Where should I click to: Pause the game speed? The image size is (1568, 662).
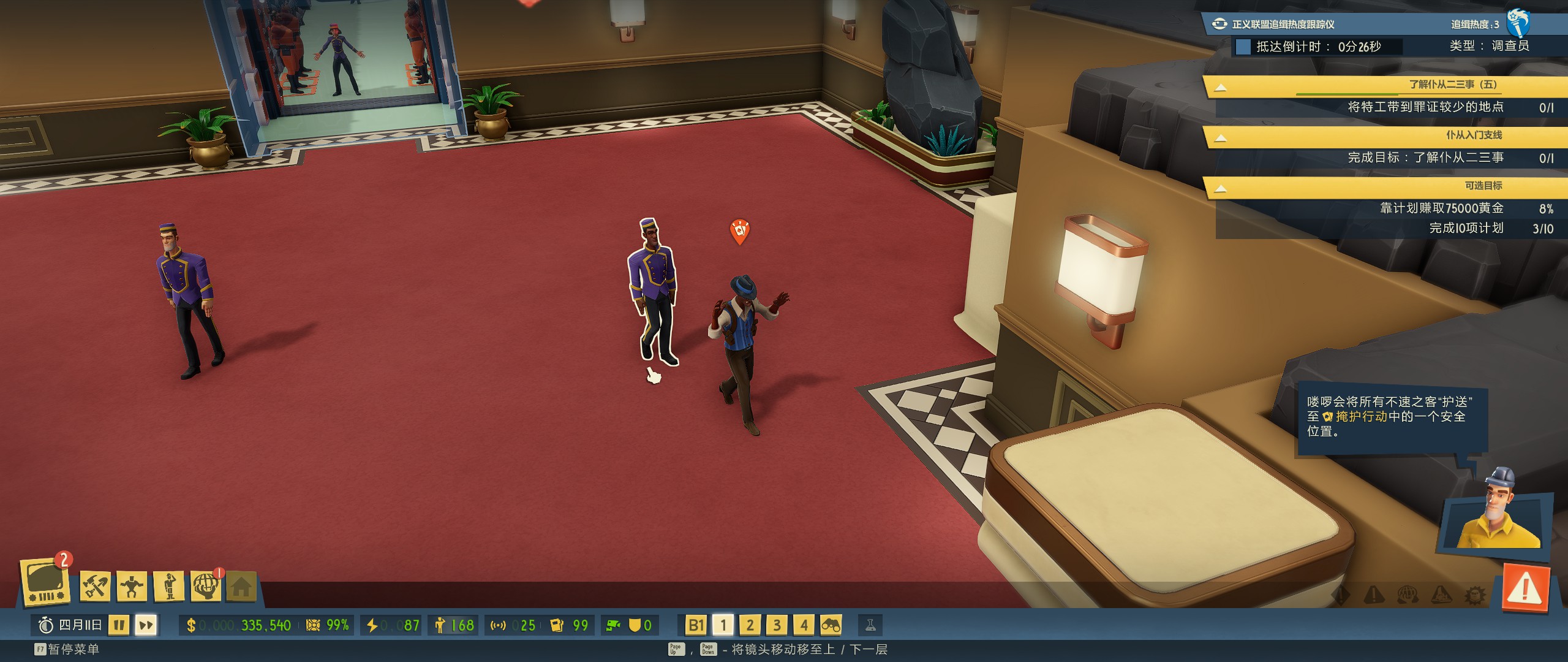pos(119,625)
